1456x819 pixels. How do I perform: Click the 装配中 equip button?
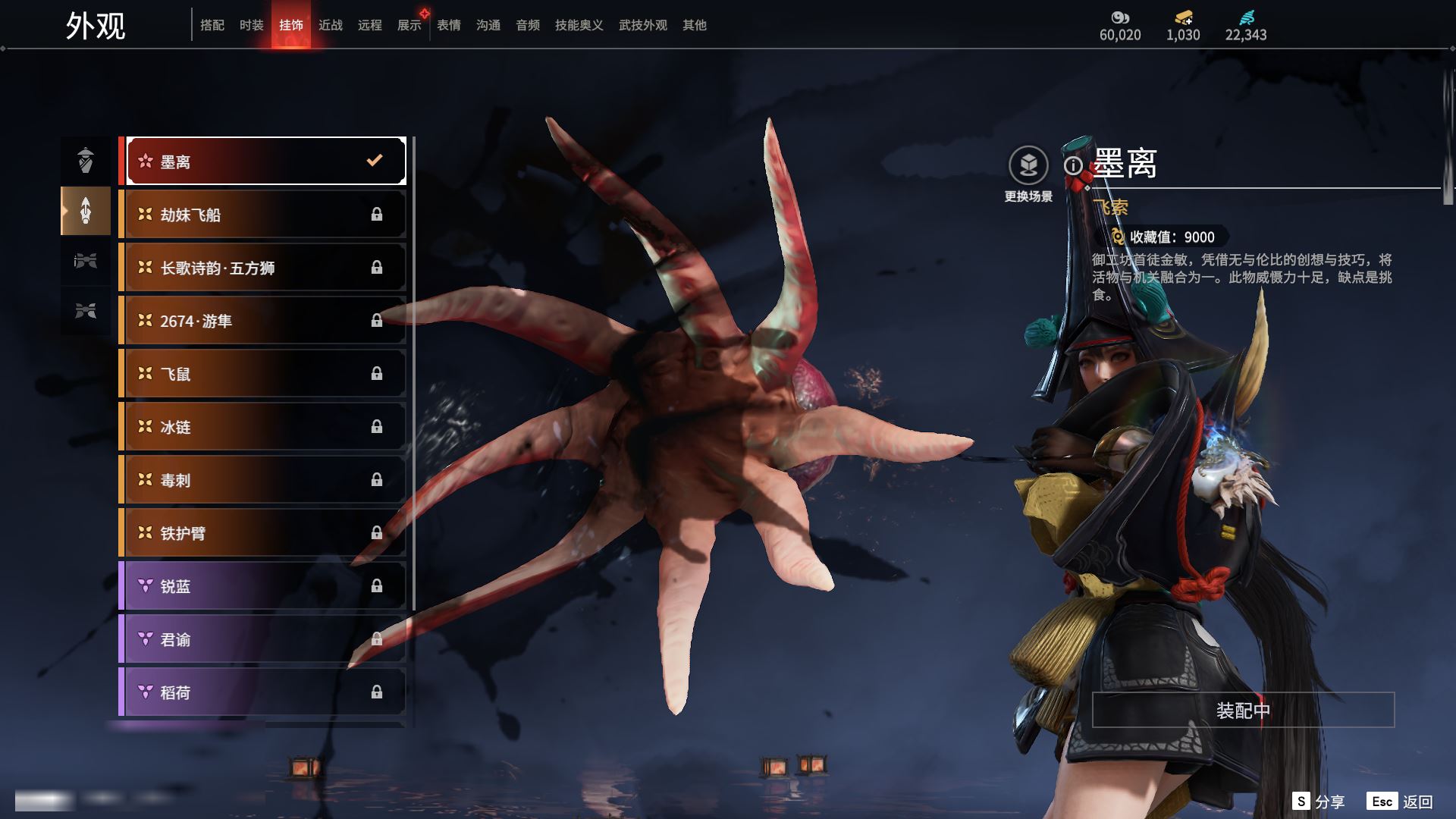pyautogui.click(x=1243, y=710)
